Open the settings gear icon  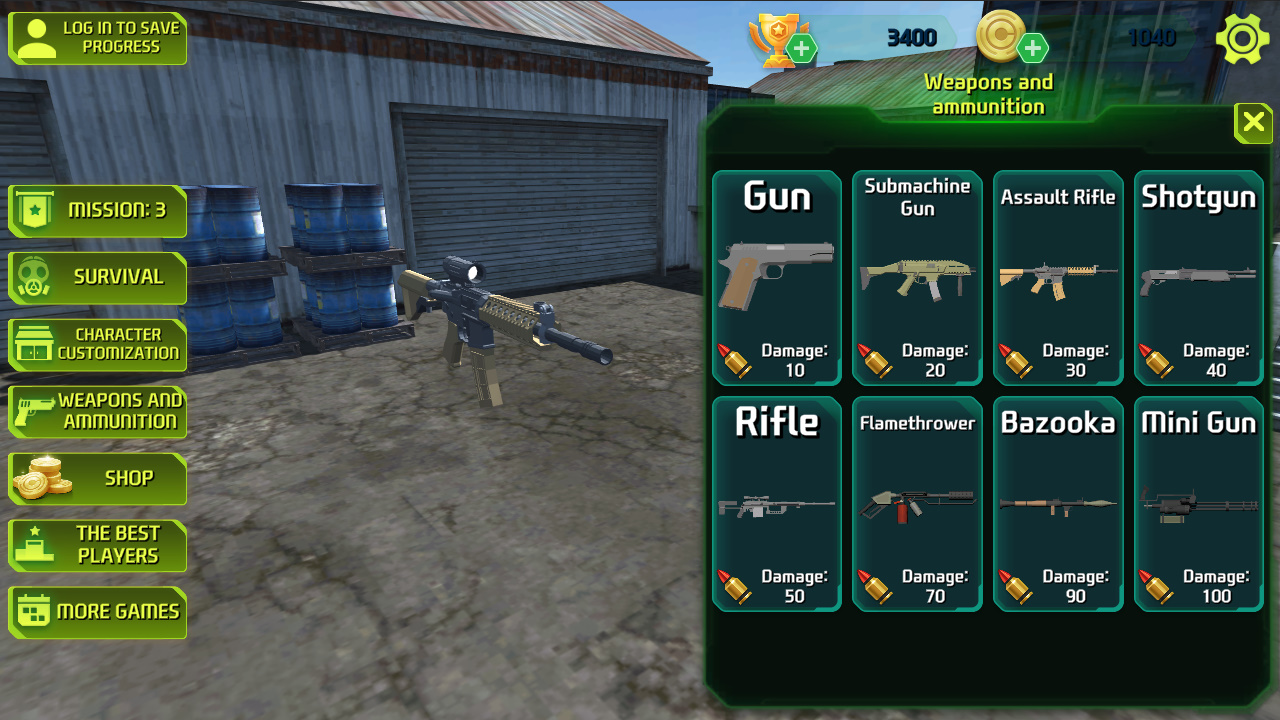[x=1242, y=38]
